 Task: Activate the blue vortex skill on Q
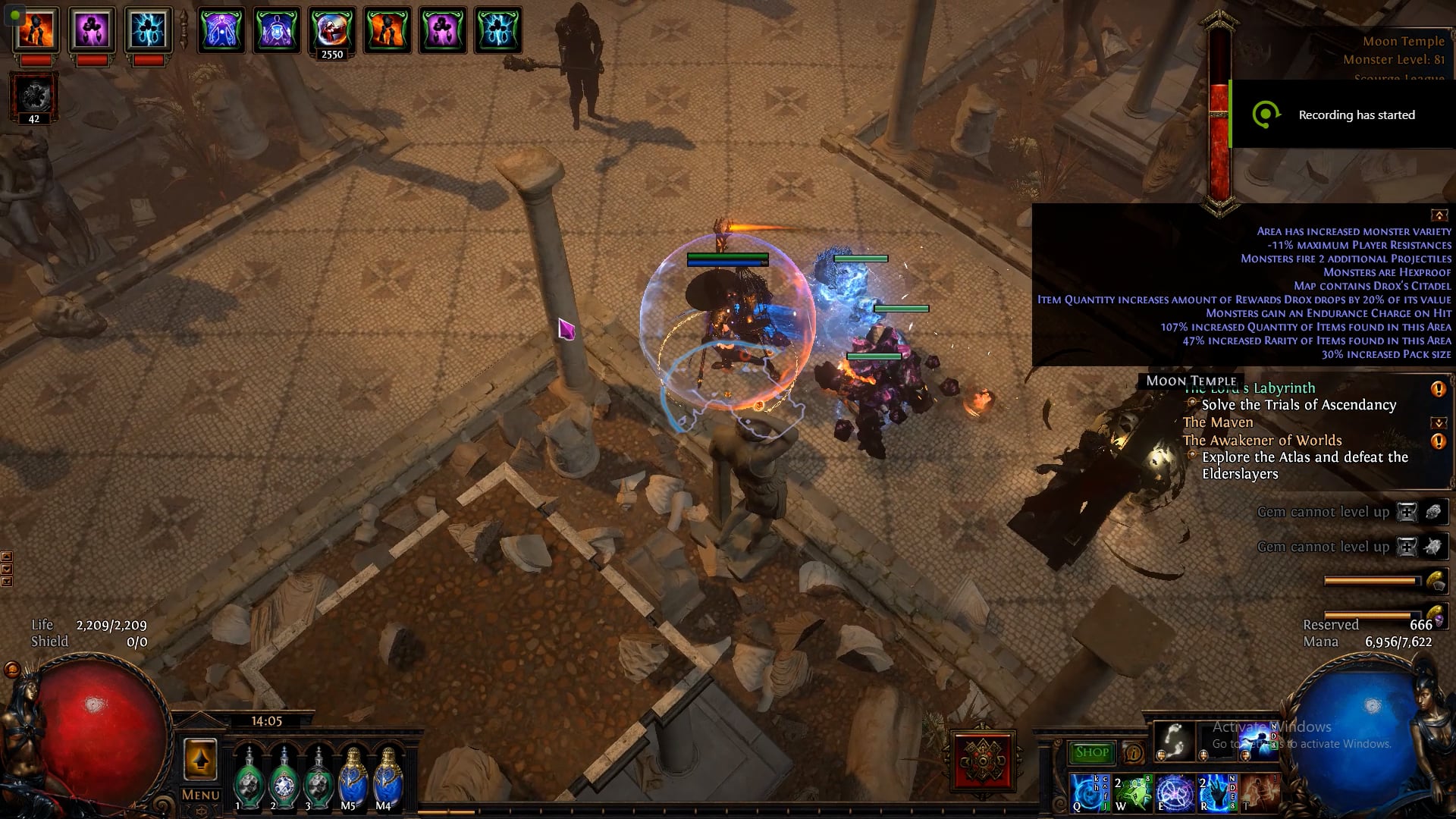(x=1089, y=792)
